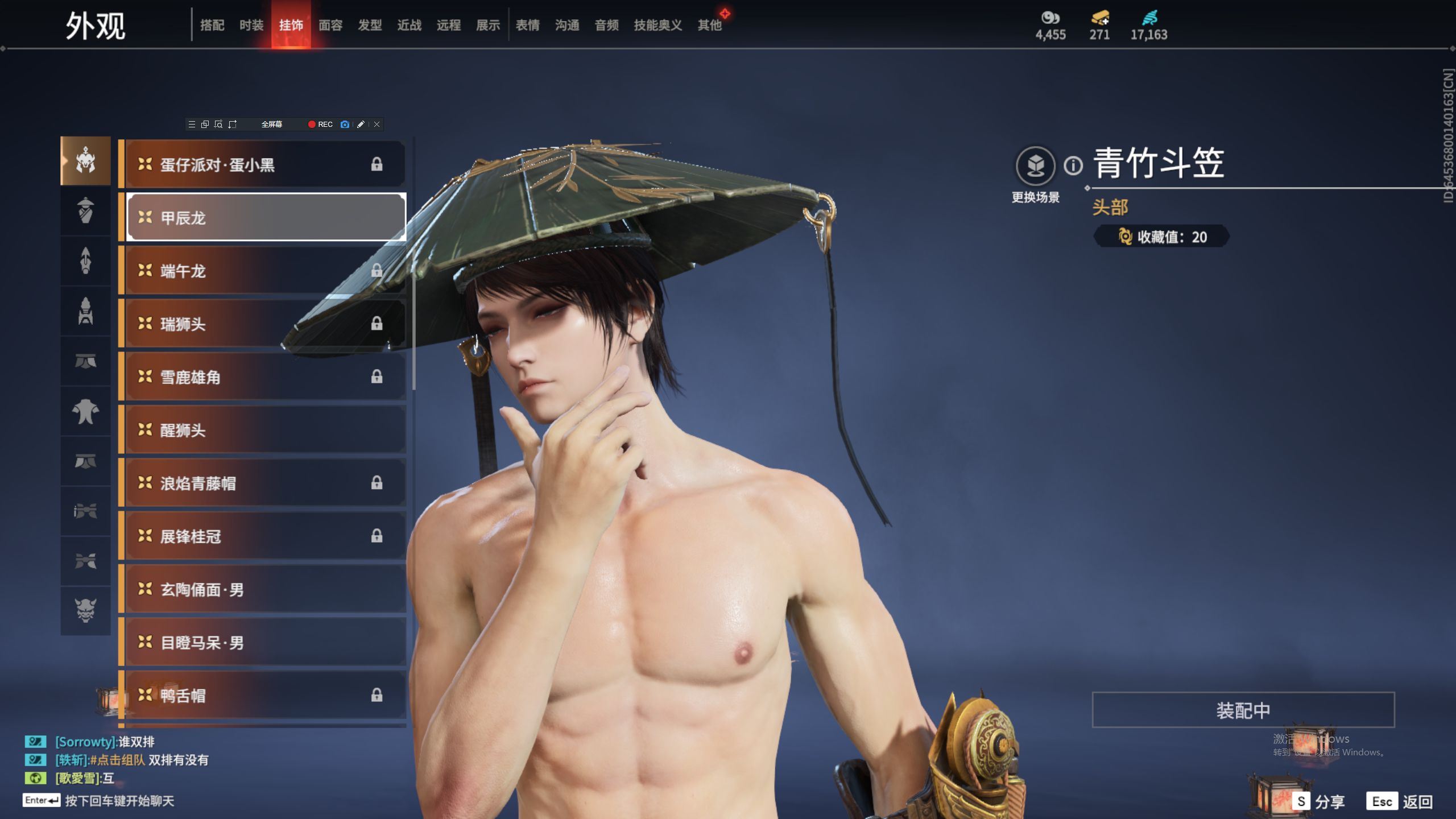Select the oni mask category icon
The height and width of the screenshot is (819, 1456).
(86, 610)
